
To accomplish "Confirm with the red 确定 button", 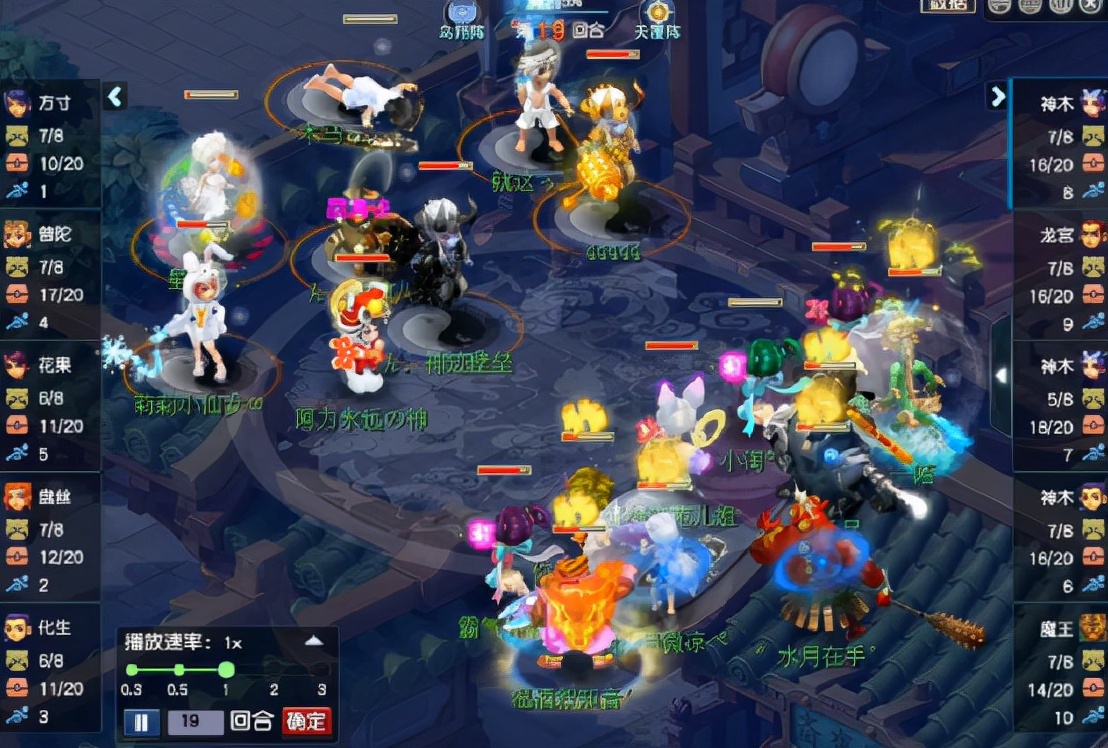I will [x=305, y=721].
